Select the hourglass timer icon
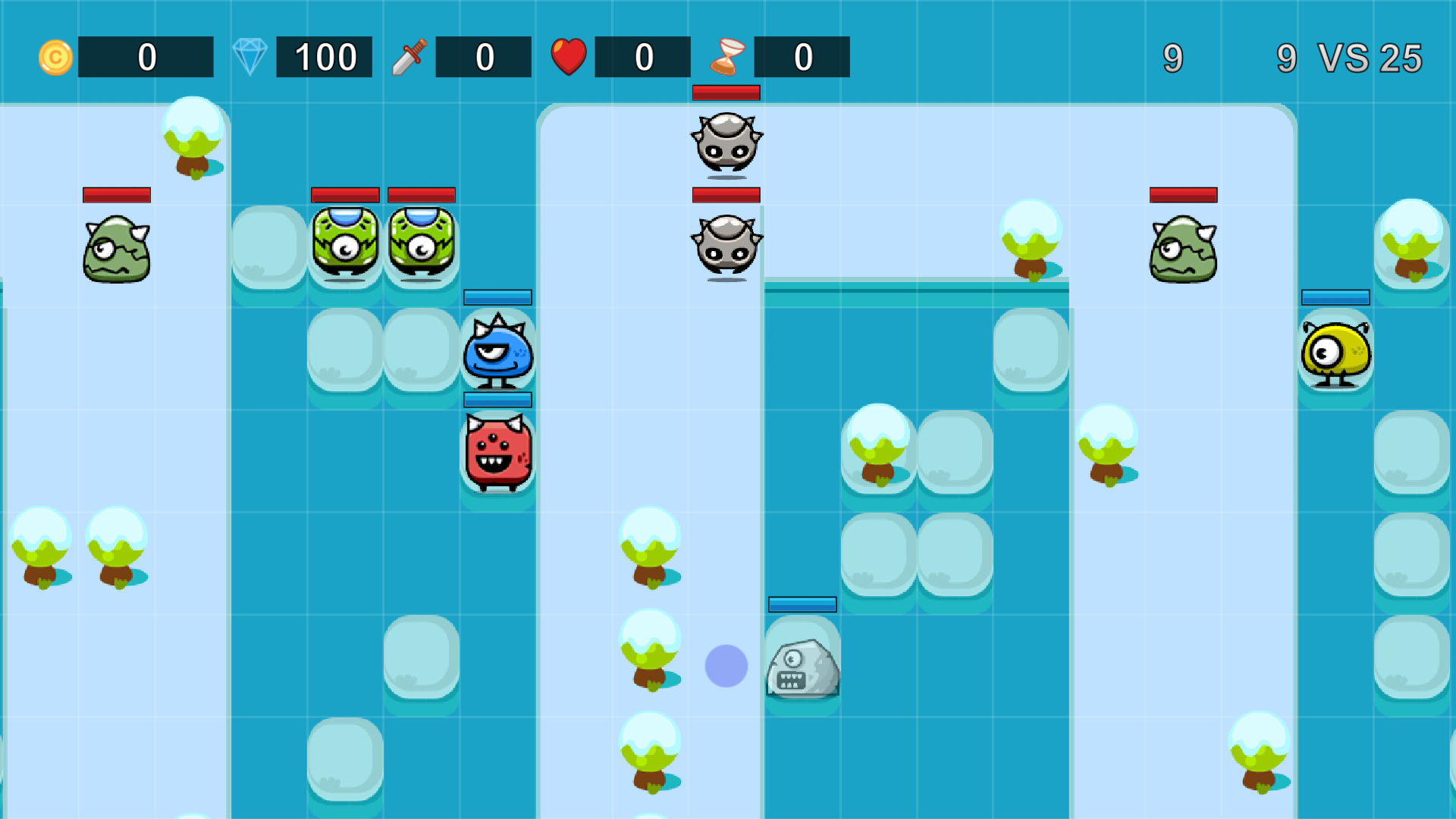Viewport: 1456px width, 819px height. (729, 56)
